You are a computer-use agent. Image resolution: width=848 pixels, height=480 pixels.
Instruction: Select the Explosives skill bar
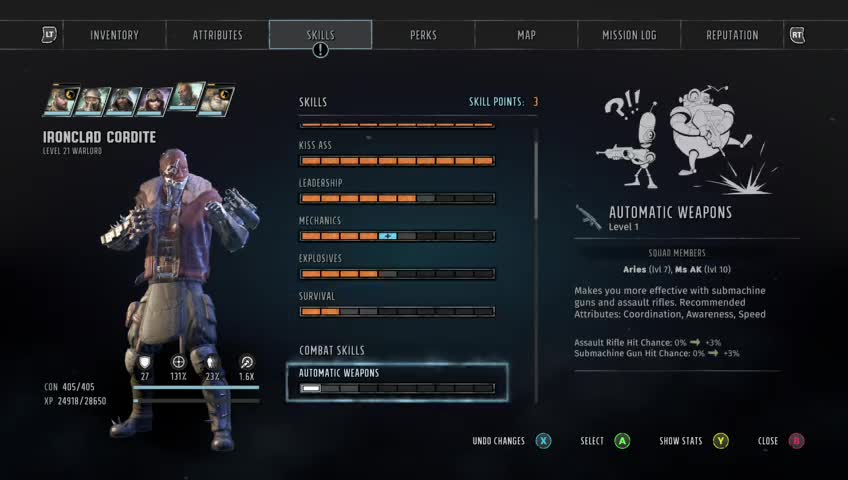pyautogui.click(x=397, y=273)
